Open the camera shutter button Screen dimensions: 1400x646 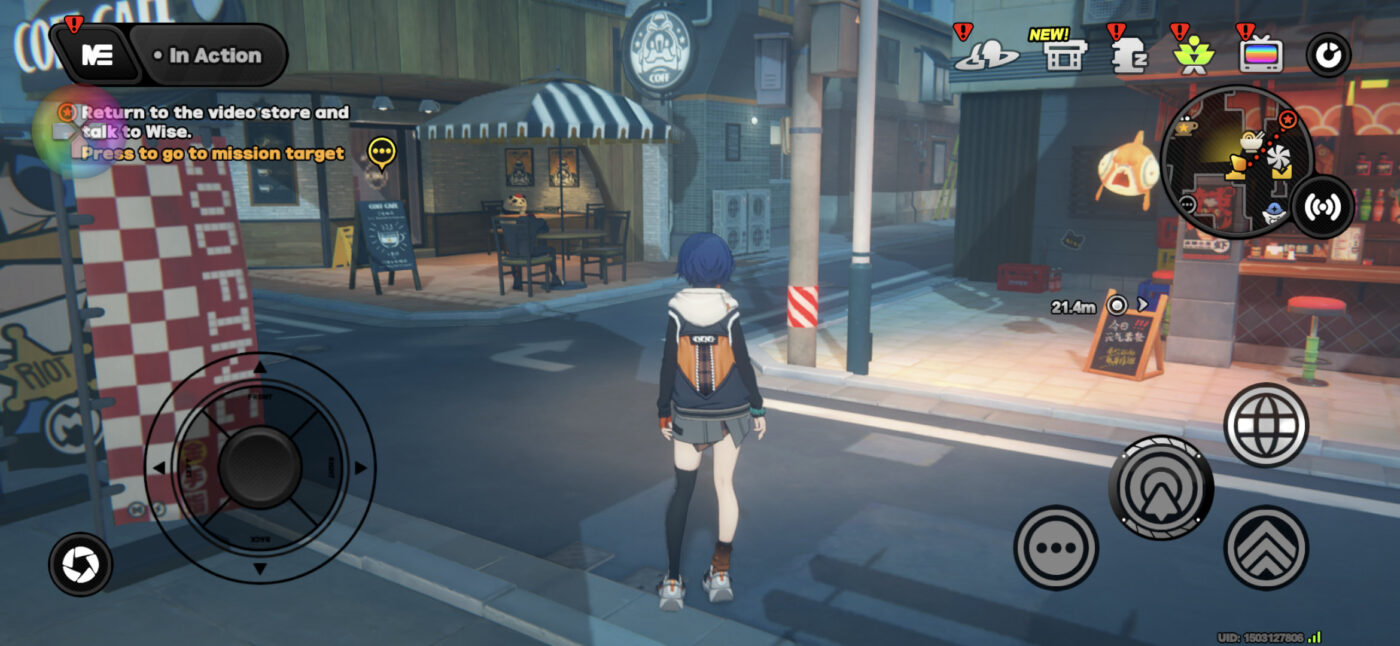(80, 564)
